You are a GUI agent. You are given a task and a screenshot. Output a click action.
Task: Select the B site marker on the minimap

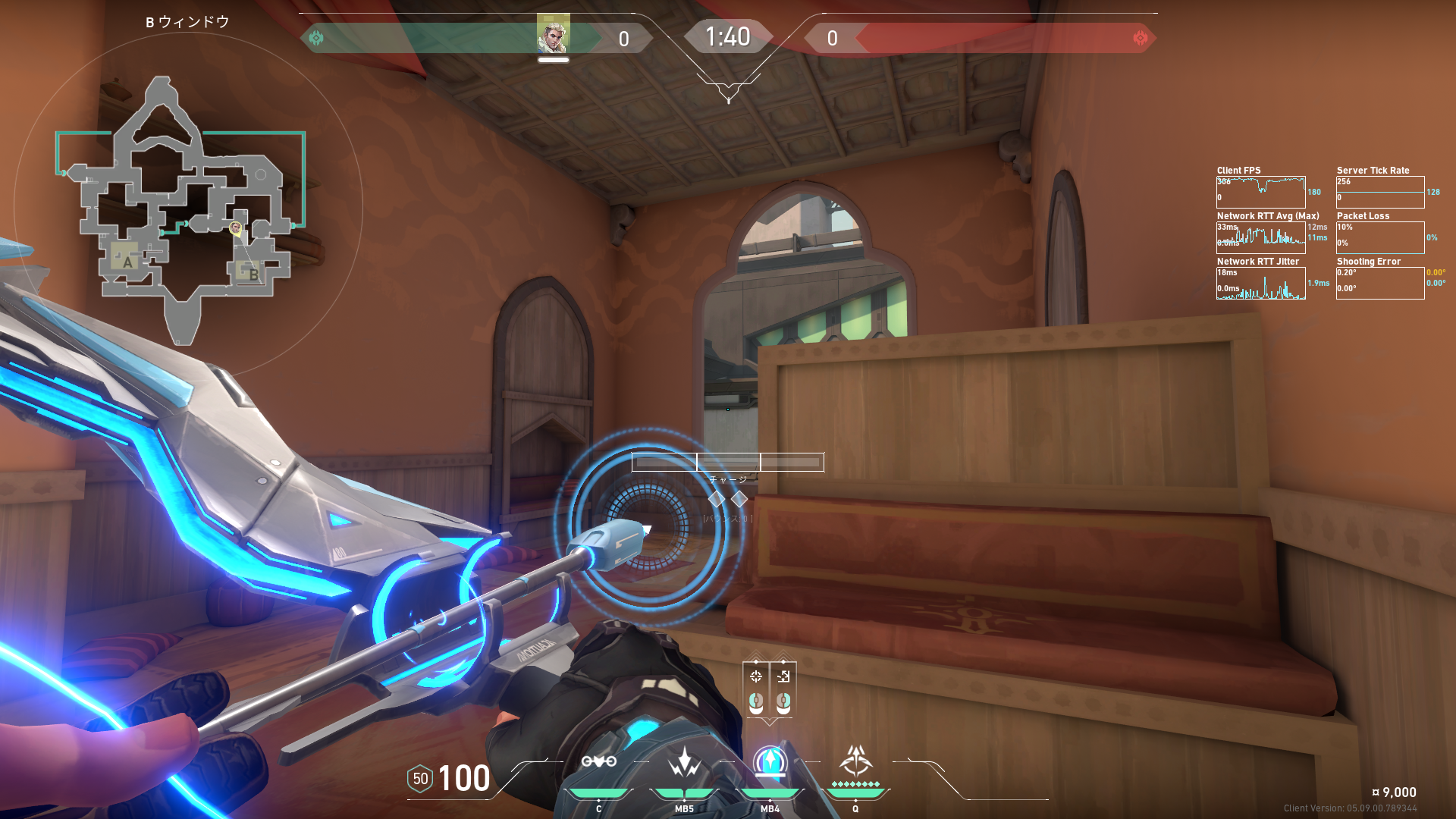coord(253,274)
